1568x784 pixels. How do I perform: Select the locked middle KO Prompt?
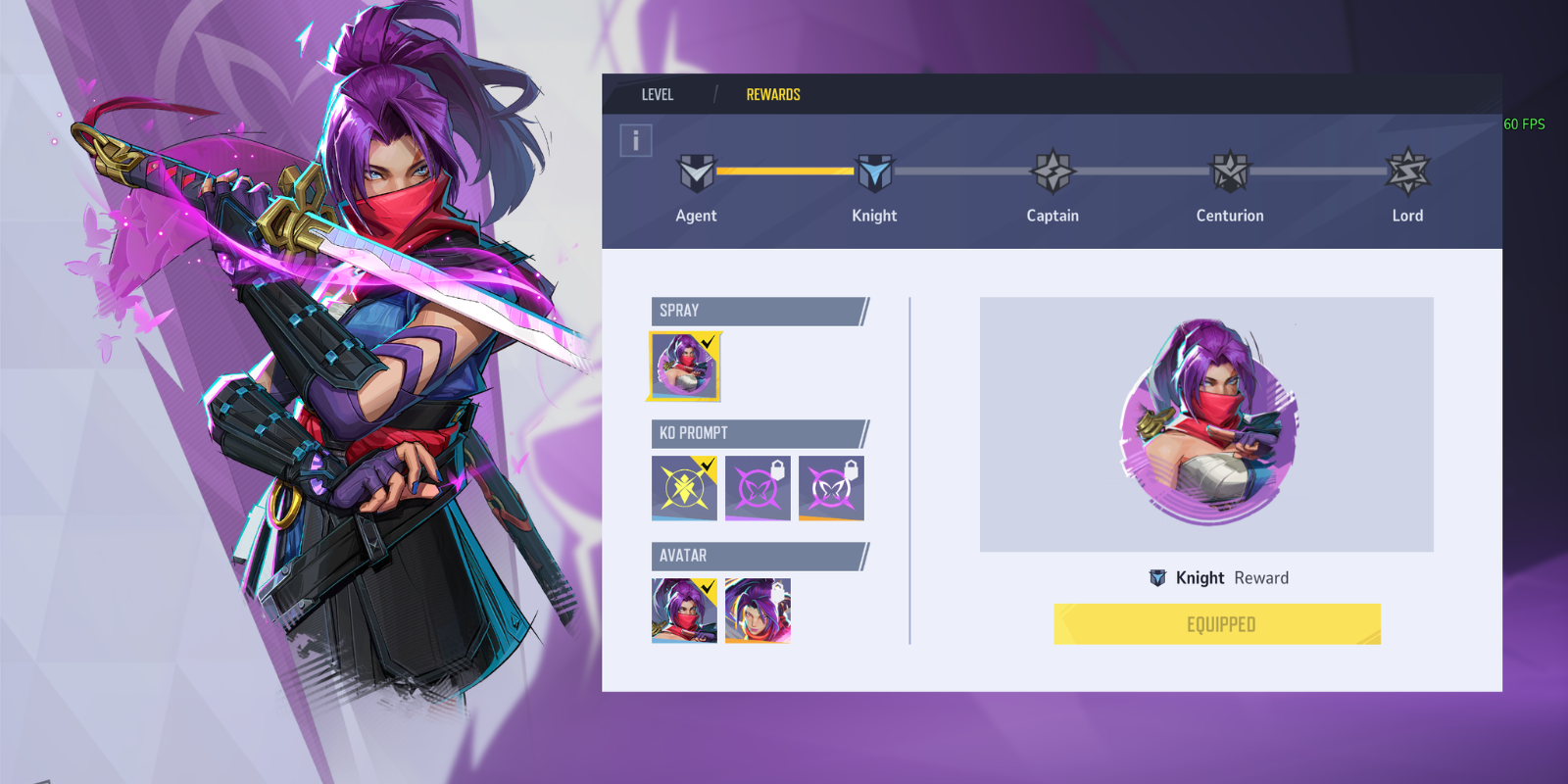pos(757,488)
